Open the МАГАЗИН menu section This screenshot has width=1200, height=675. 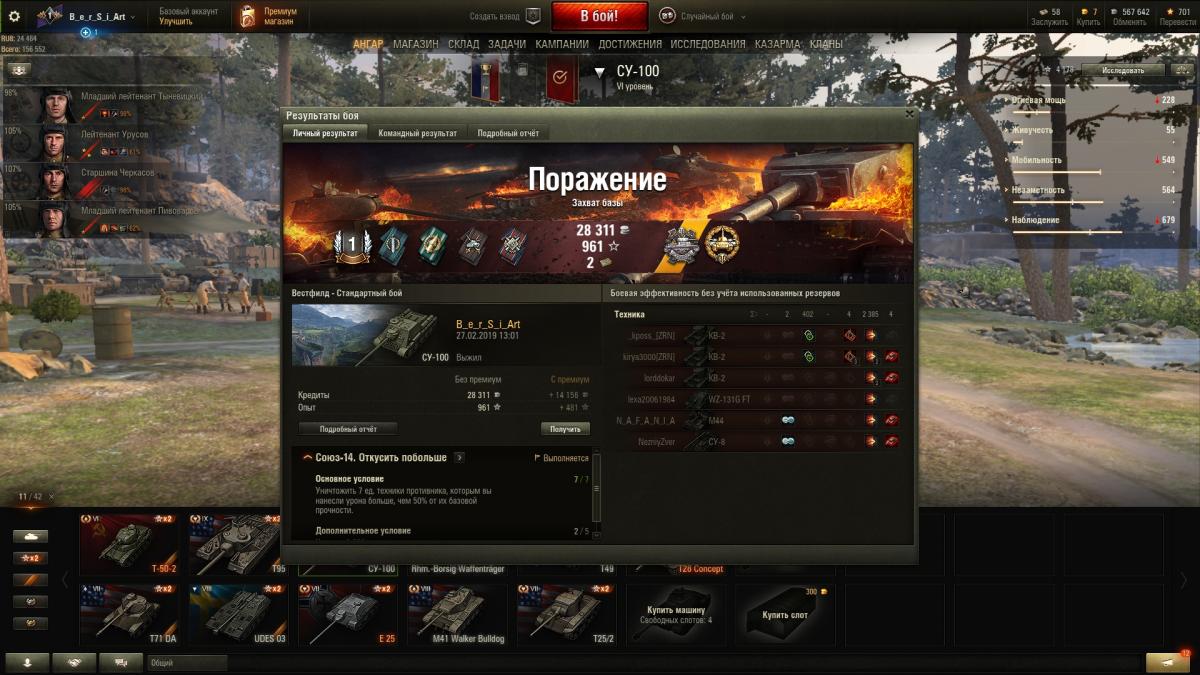click(x=415, y=45)
